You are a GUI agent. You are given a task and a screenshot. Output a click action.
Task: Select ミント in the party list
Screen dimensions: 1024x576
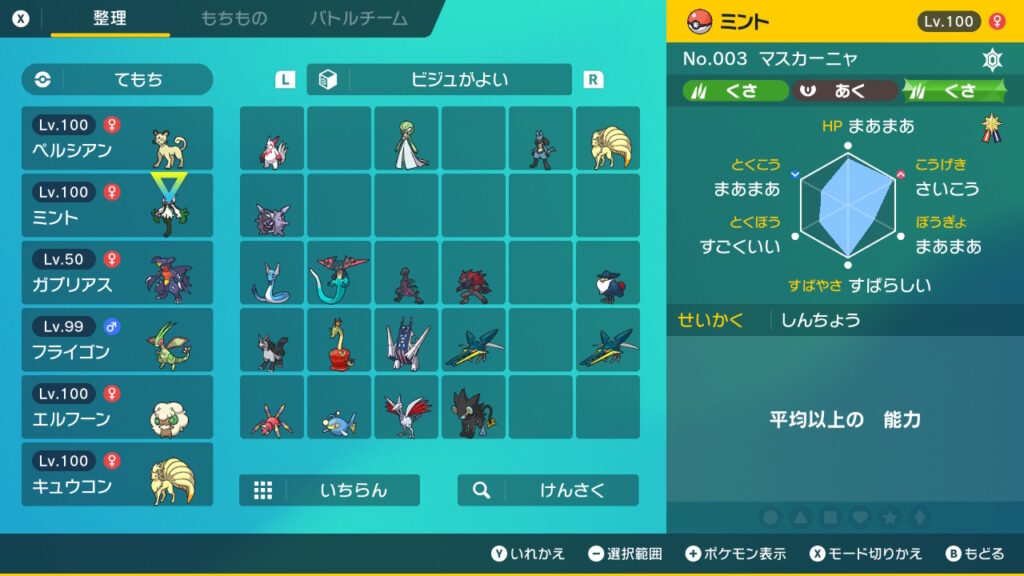click(117, 205)
